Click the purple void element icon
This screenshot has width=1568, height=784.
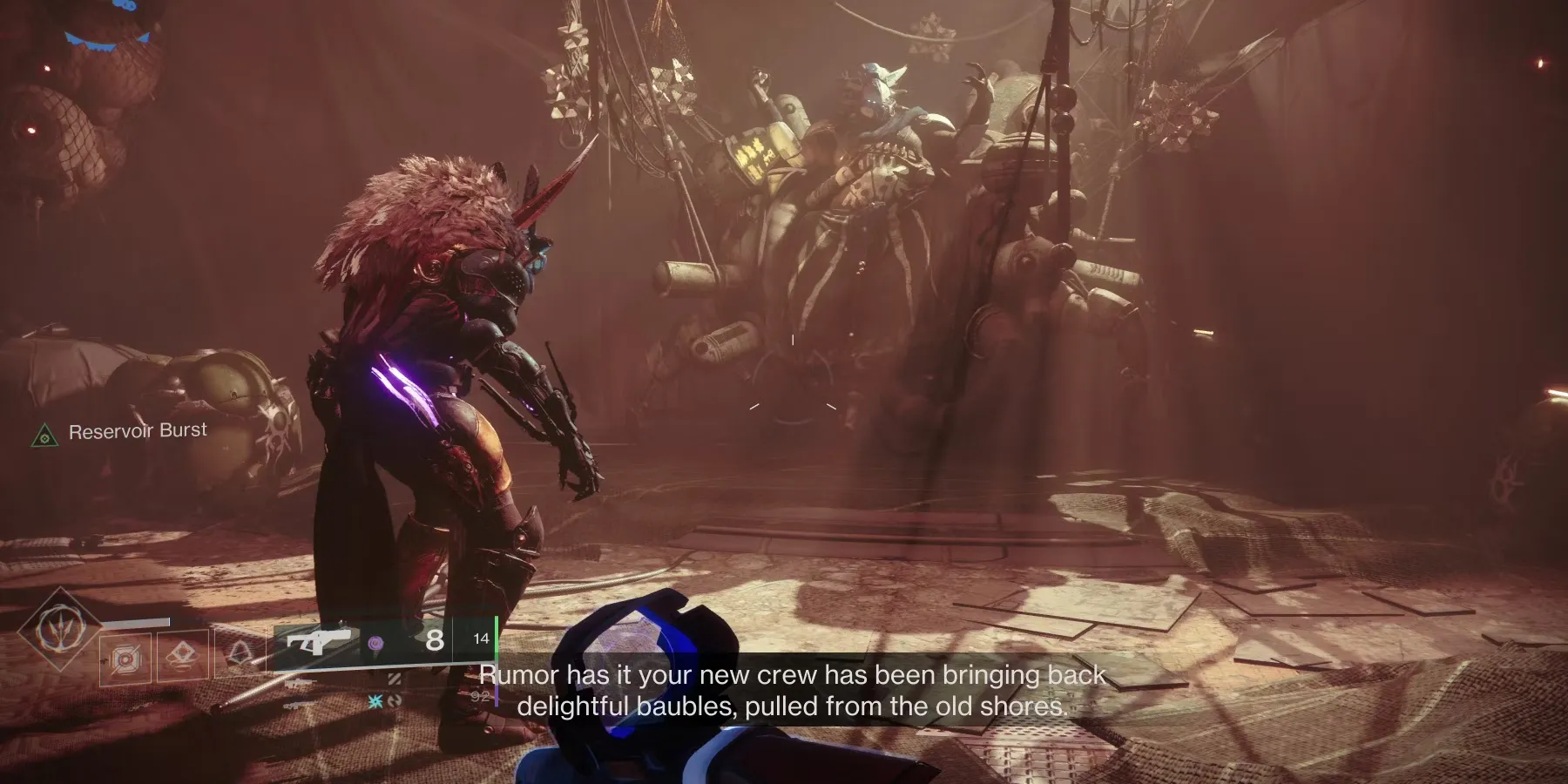click(375, 643)
